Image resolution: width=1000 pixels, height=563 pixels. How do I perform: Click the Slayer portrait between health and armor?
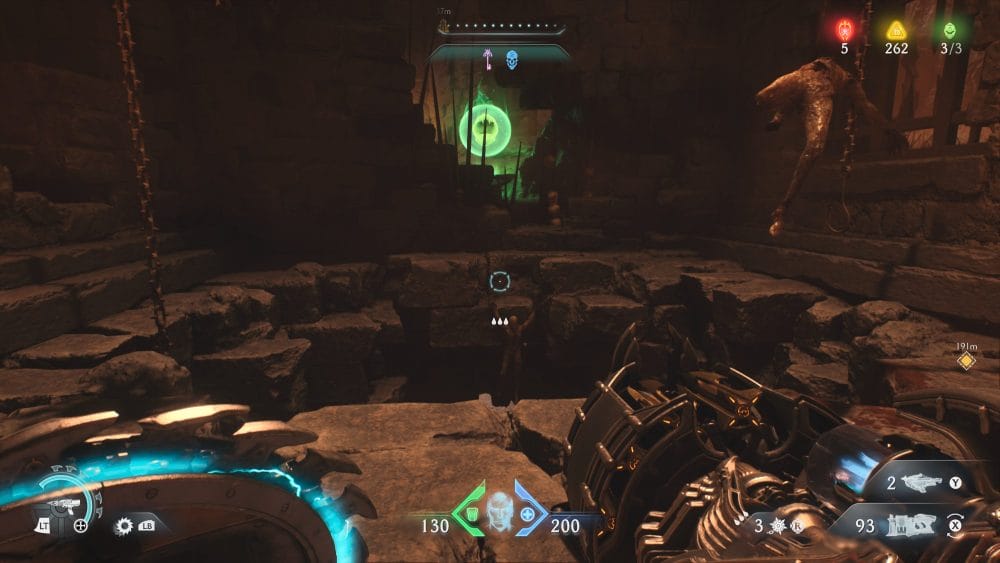pyautogui.click(x=499, y=512)
